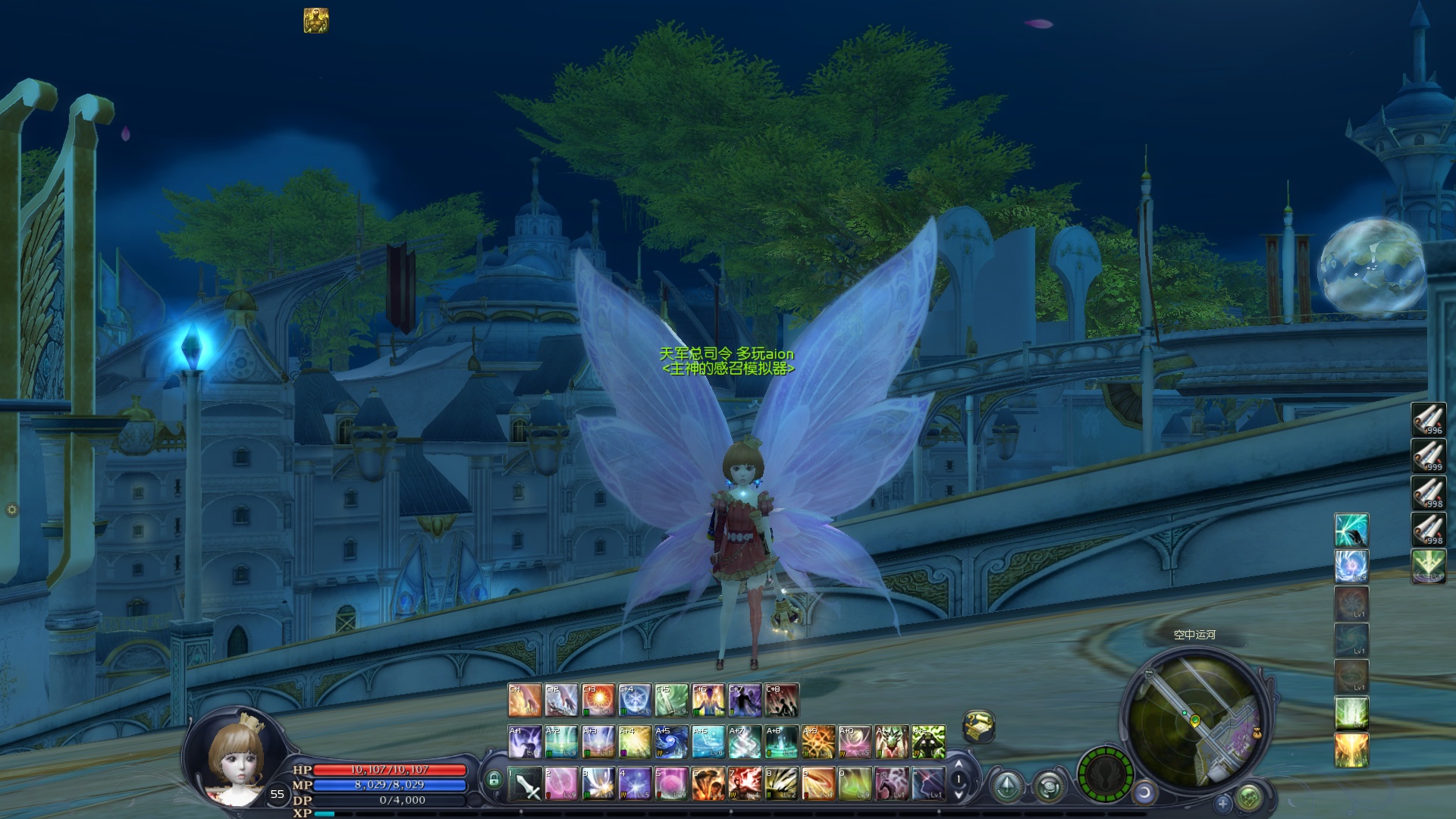The height and width of the screenshot is (819, 1456).
Task: Toggle the quickbar lock button
Action: tap(494, 780)
